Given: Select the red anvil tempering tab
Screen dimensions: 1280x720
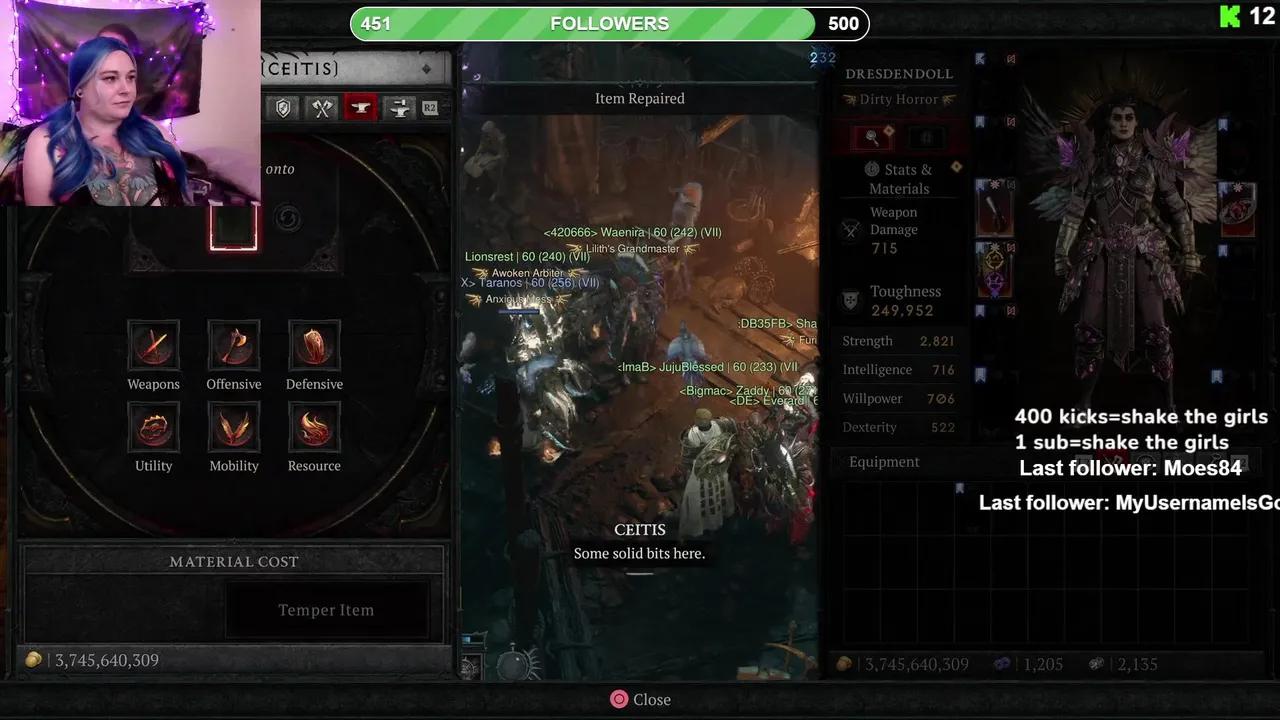Looking at the screenshot, I should click(360, 108).
